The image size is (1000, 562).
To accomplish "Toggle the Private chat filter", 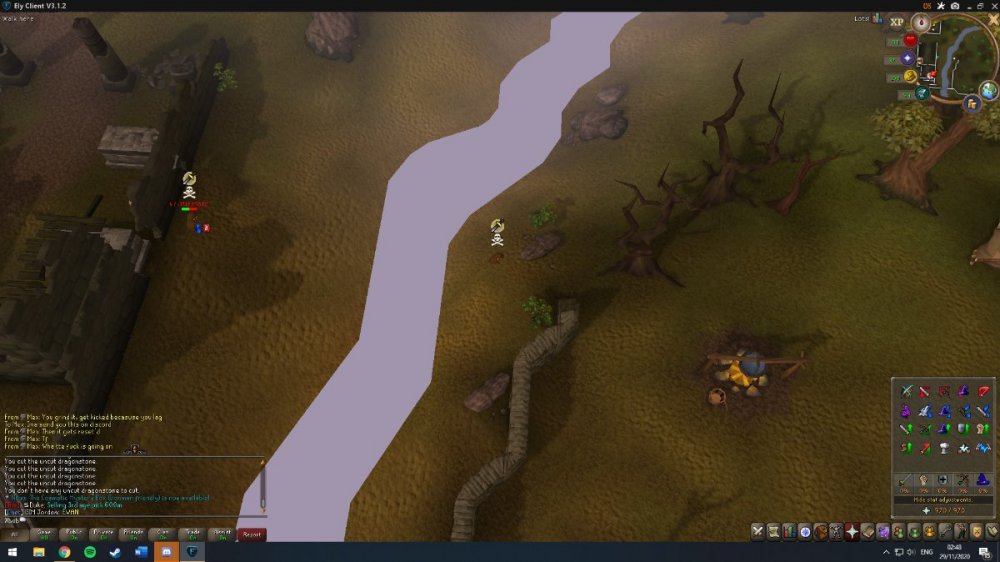I will click(103, 534).
